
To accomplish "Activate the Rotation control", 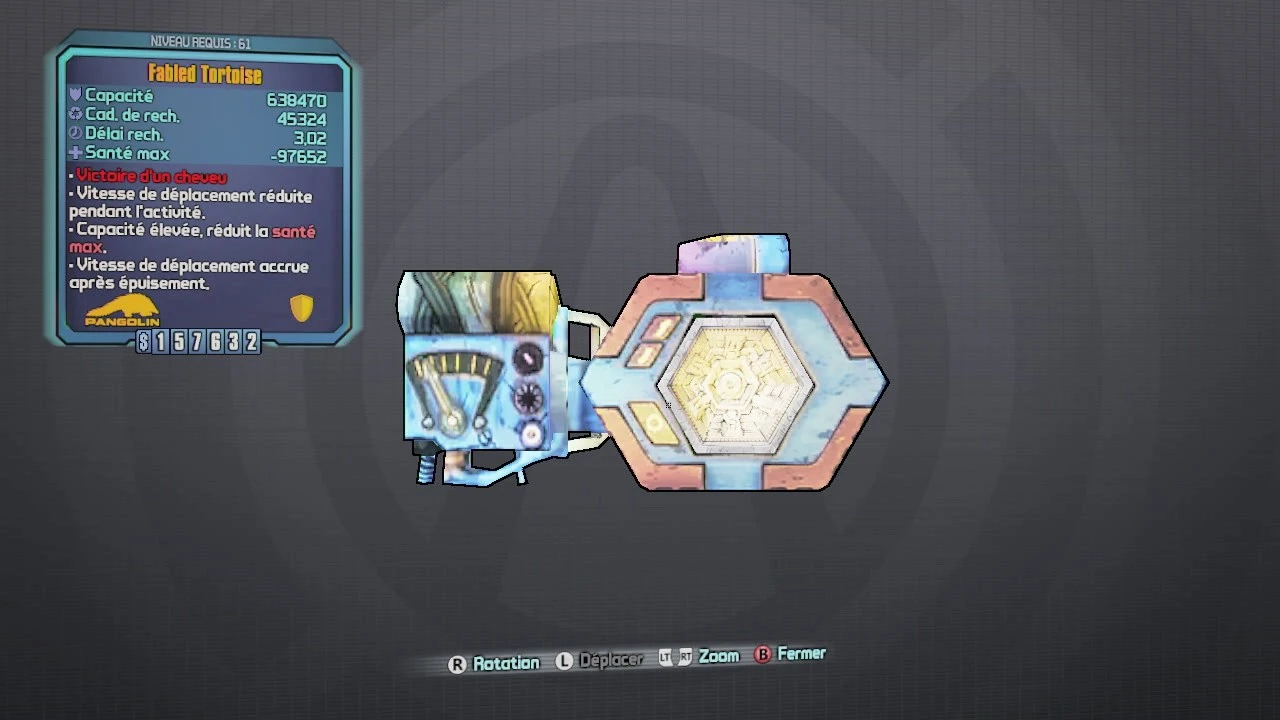I will point(507,662).
